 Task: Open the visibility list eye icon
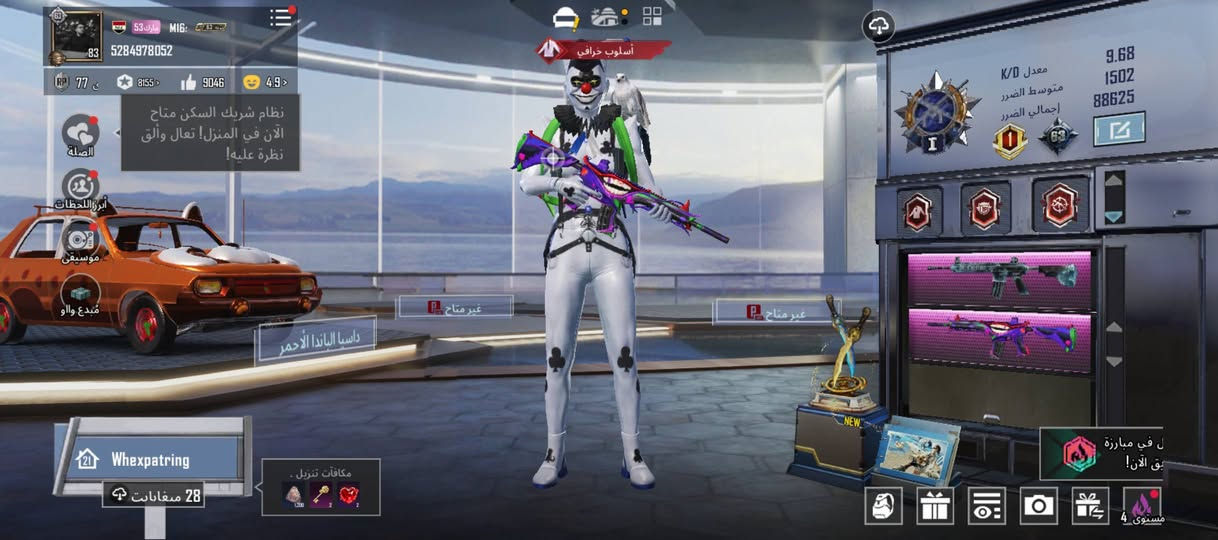(987, 506)
